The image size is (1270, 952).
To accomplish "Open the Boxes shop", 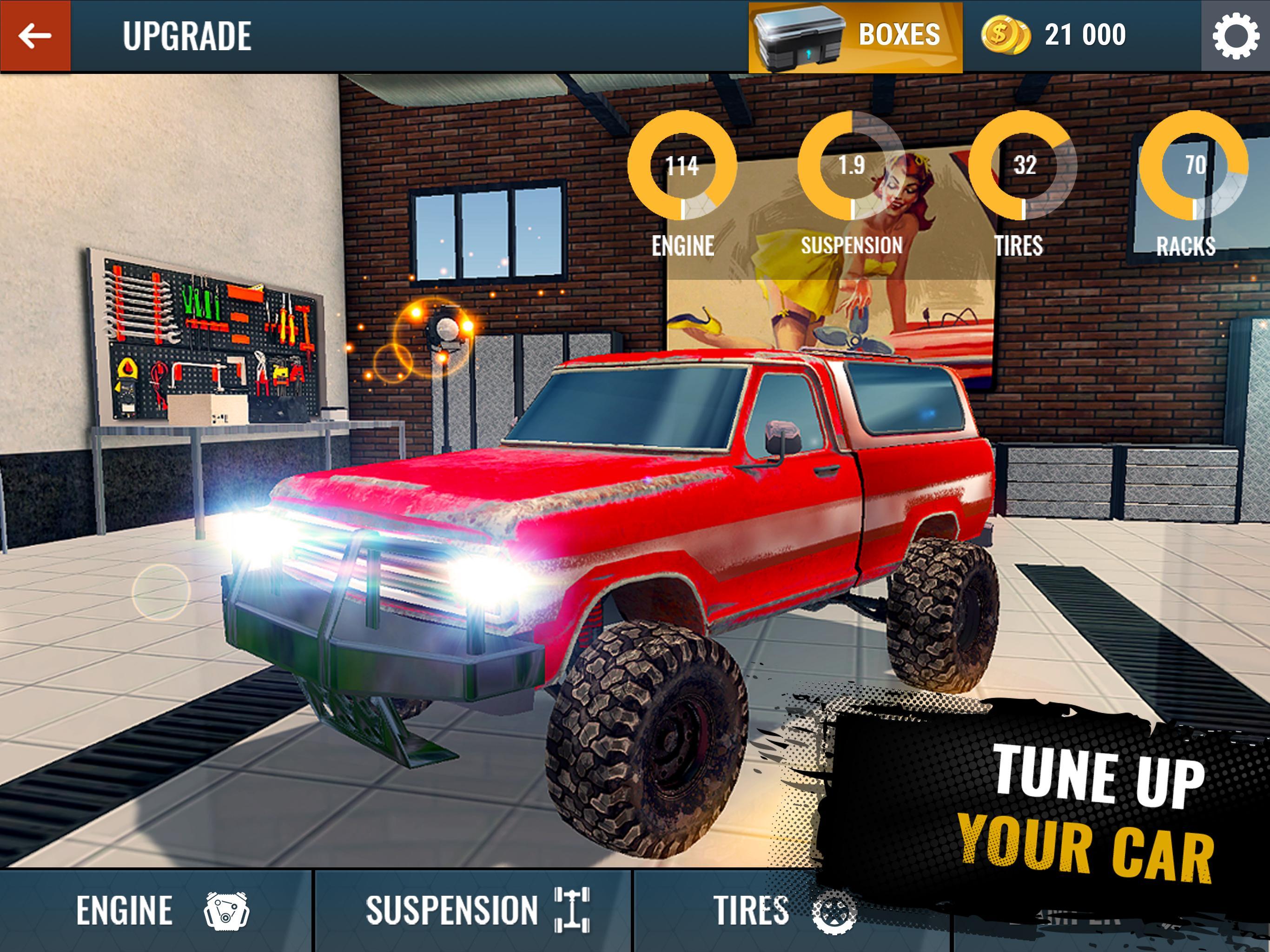I will (x=855, y=37).
